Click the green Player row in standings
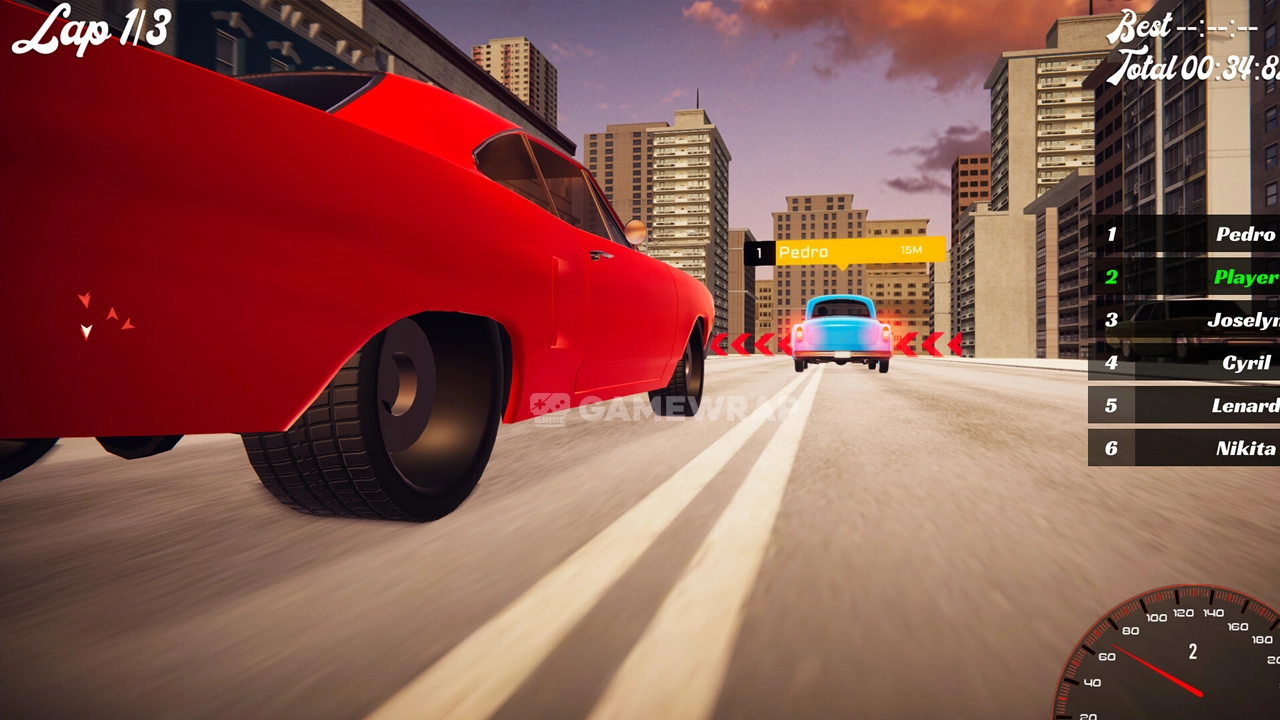1280x720 pixels. [1185, 277]
